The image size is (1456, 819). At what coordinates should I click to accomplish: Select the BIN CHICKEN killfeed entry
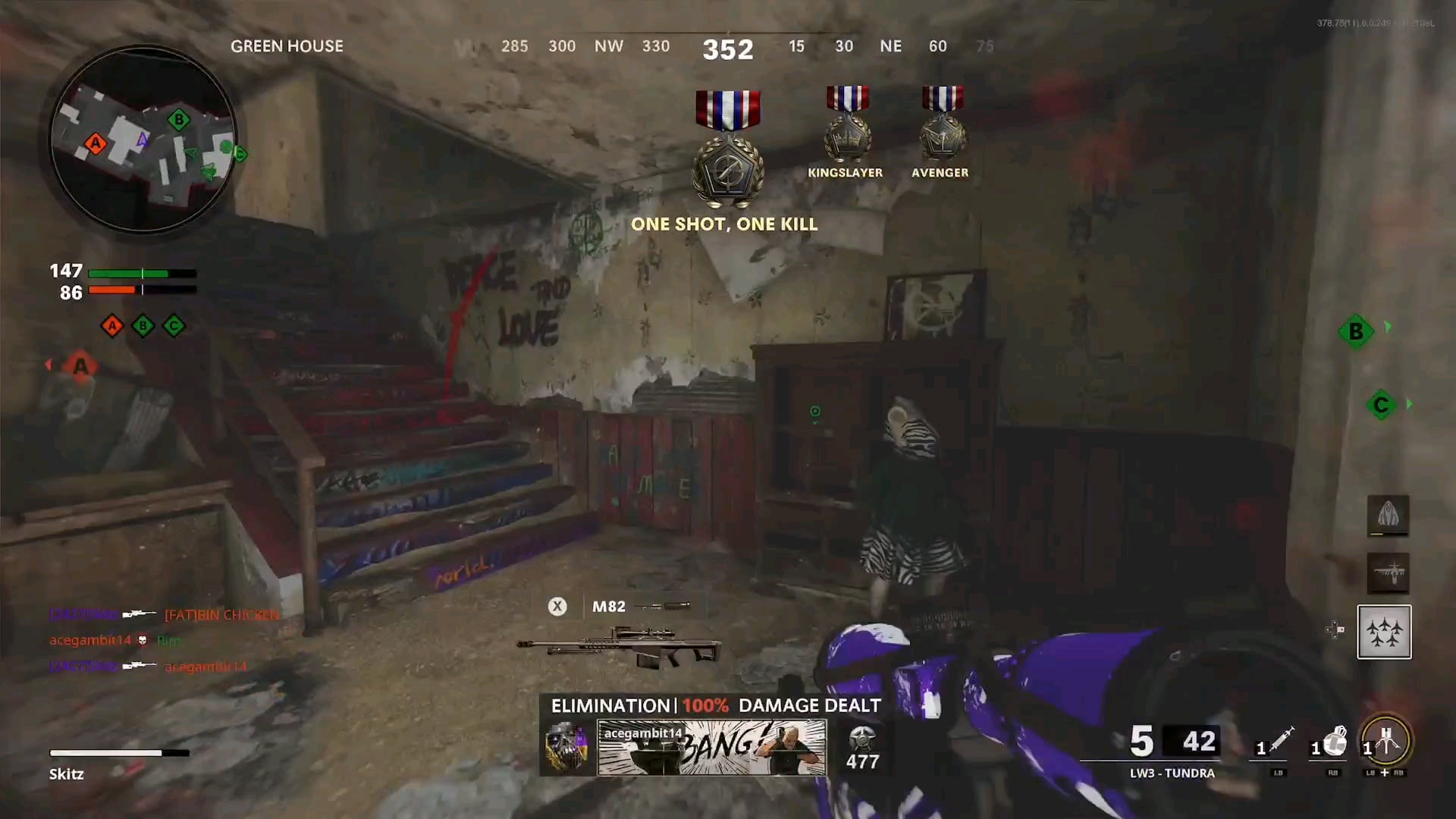pyautogui.click(x=221, y=614)
